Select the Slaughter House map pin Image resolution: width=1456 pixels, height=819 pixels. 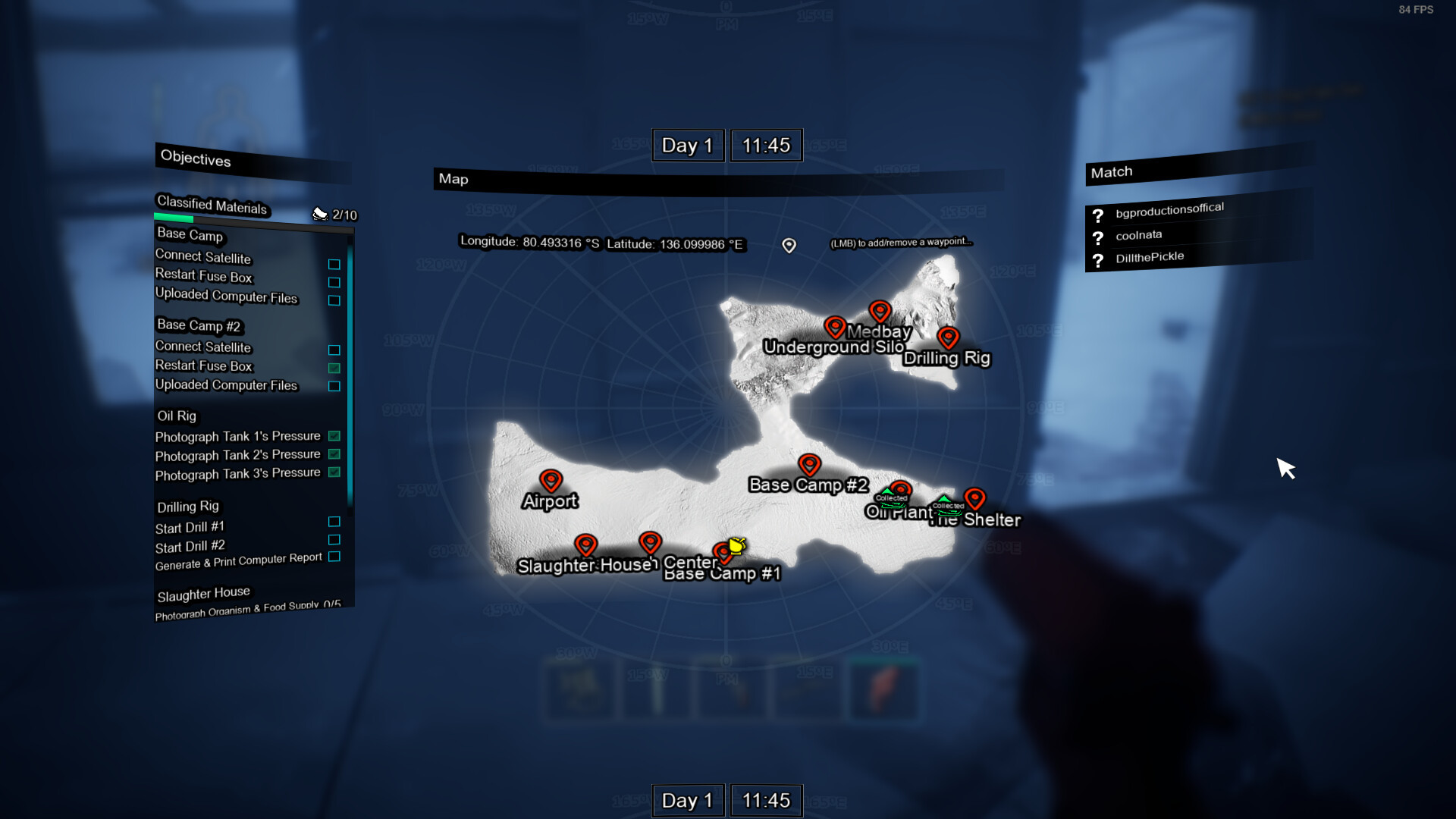pos(585,544)
